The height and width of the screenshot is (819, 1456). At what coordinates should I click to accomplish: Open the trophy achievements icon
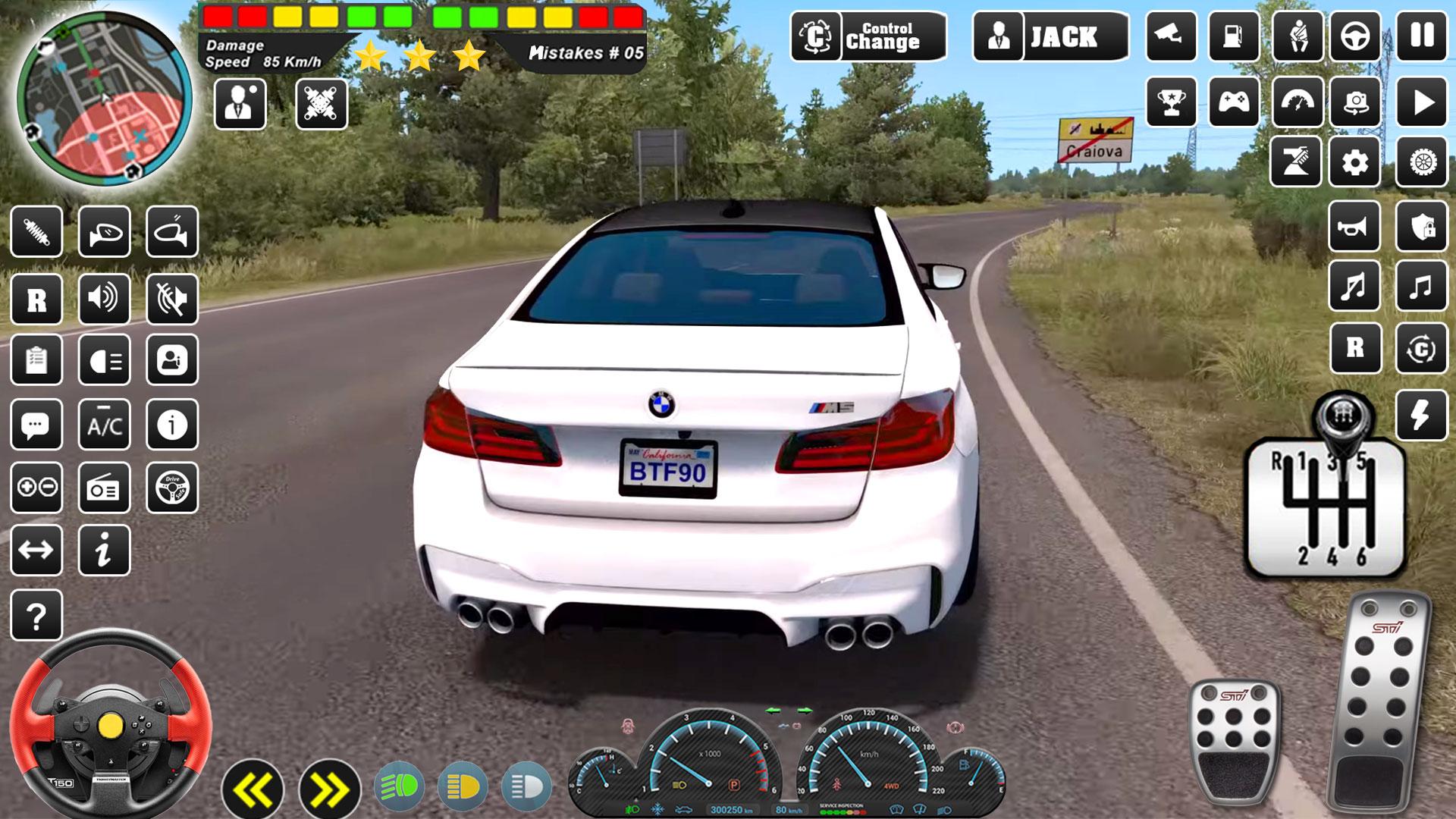pos(1172,102)
